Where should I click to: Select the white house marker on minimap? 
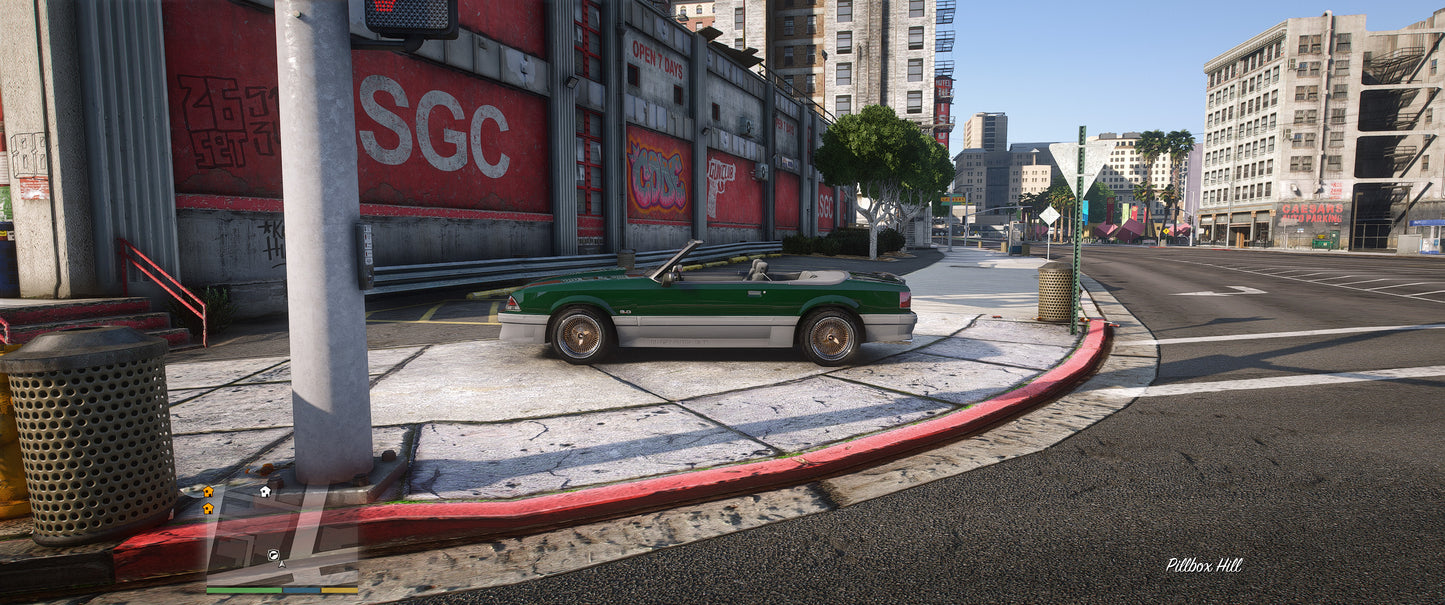[x=265, y=491]
